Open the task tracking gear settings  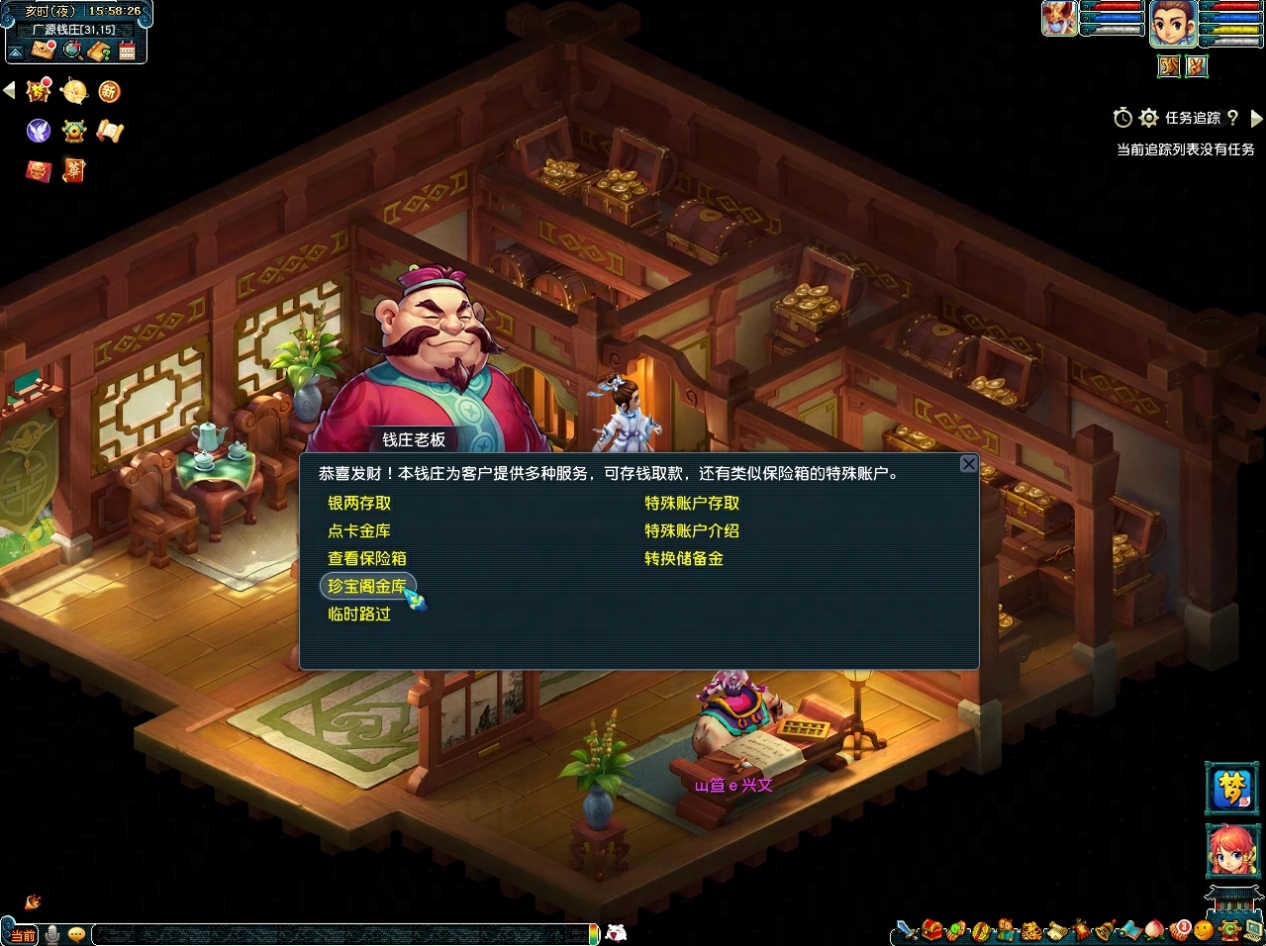[x=1149, y=118]
